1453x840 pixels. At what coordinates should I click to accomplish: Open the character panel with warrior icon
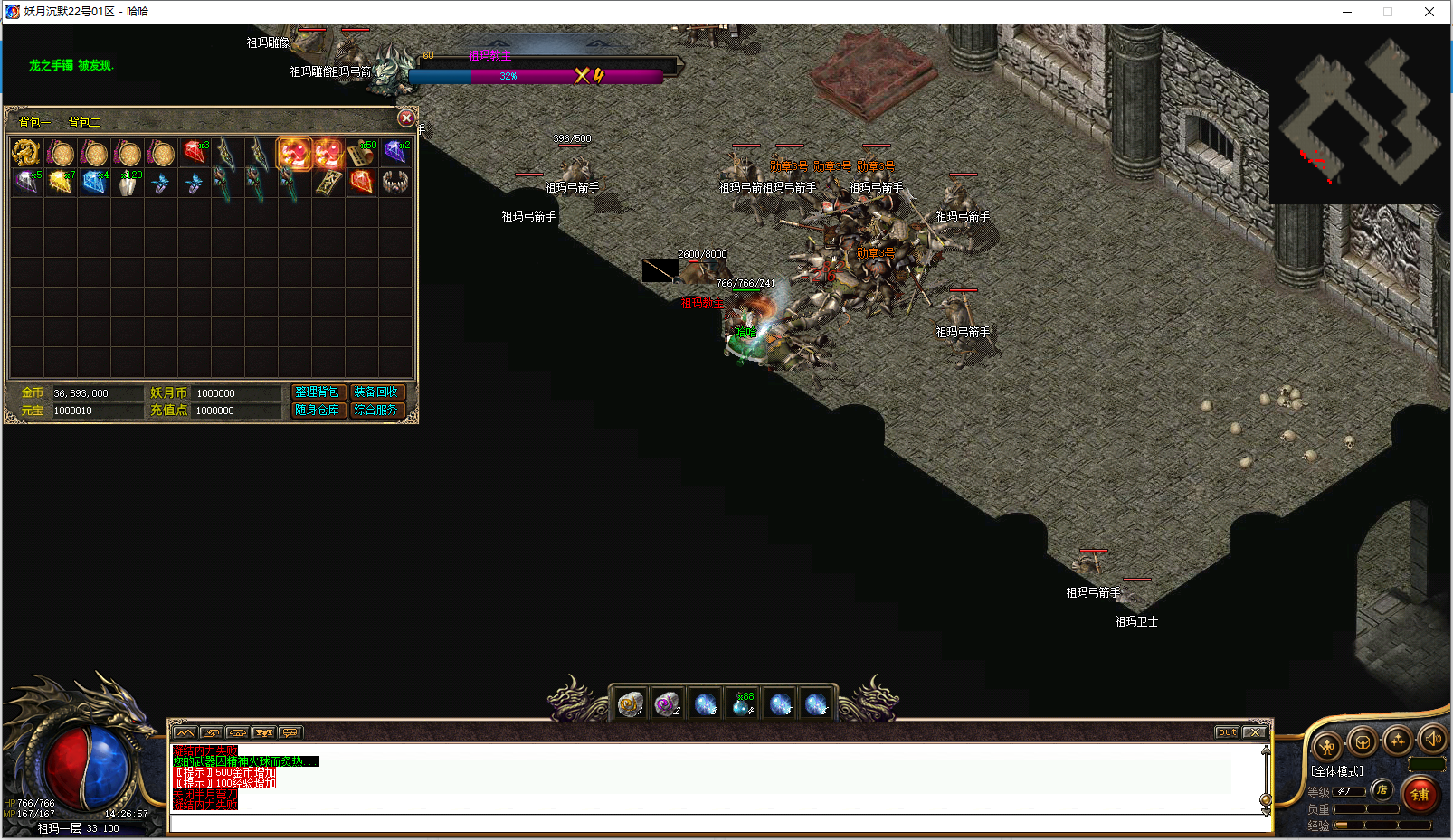pyautogui.click(x=1327, y=746)
